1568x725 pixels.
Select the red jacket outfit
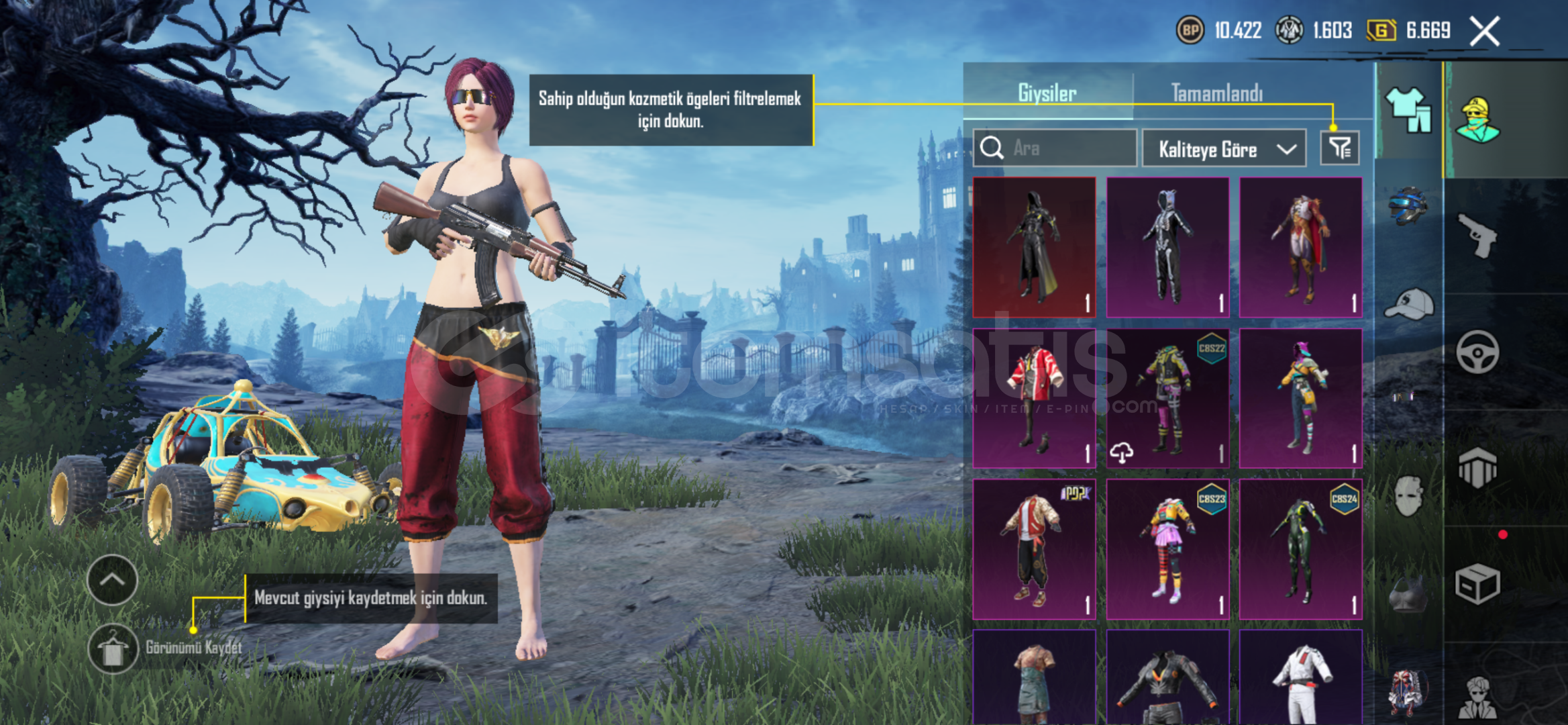pos(1034,398)
